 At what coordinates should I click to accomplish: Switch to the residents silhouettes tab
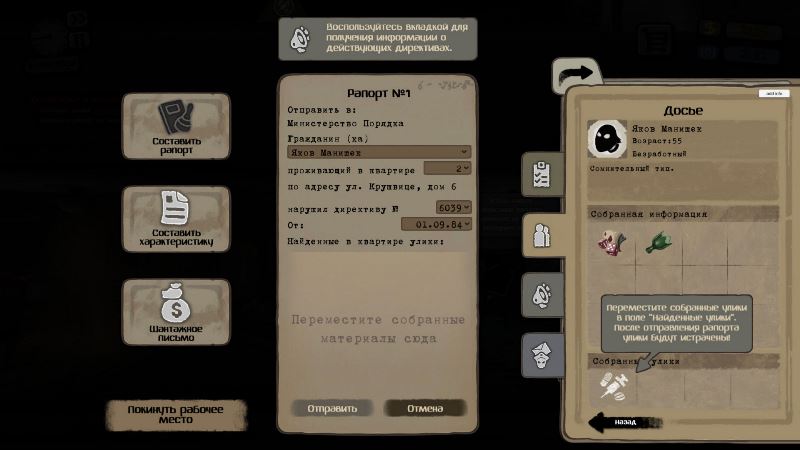coord(542,235)
